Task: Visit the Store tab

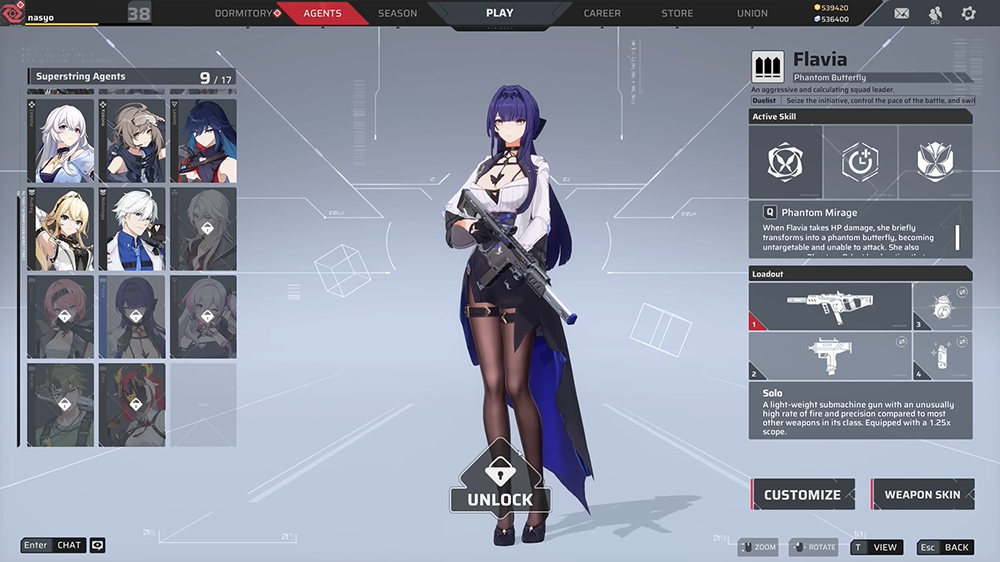Action: [x=677, y=13]
